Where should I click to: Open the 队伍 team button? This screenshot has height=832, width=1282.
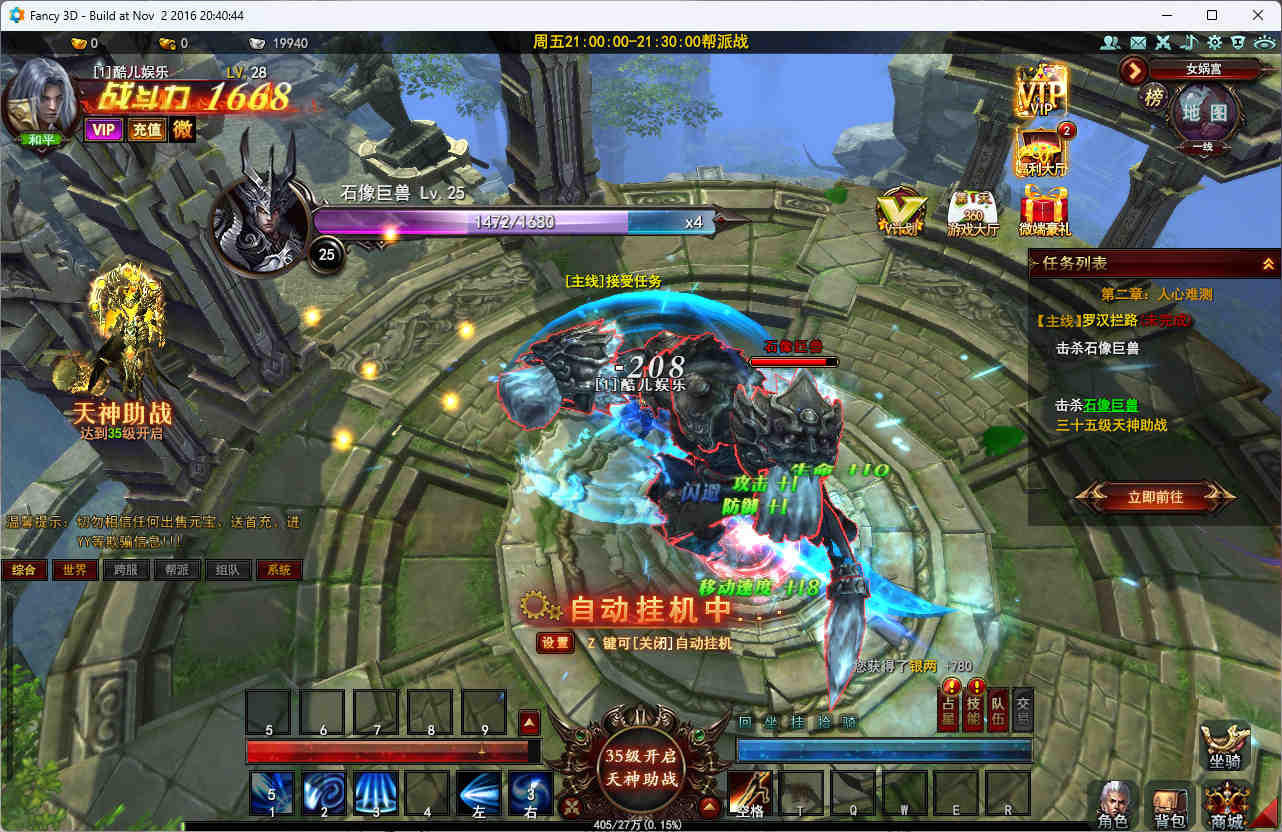pos(998,708)
